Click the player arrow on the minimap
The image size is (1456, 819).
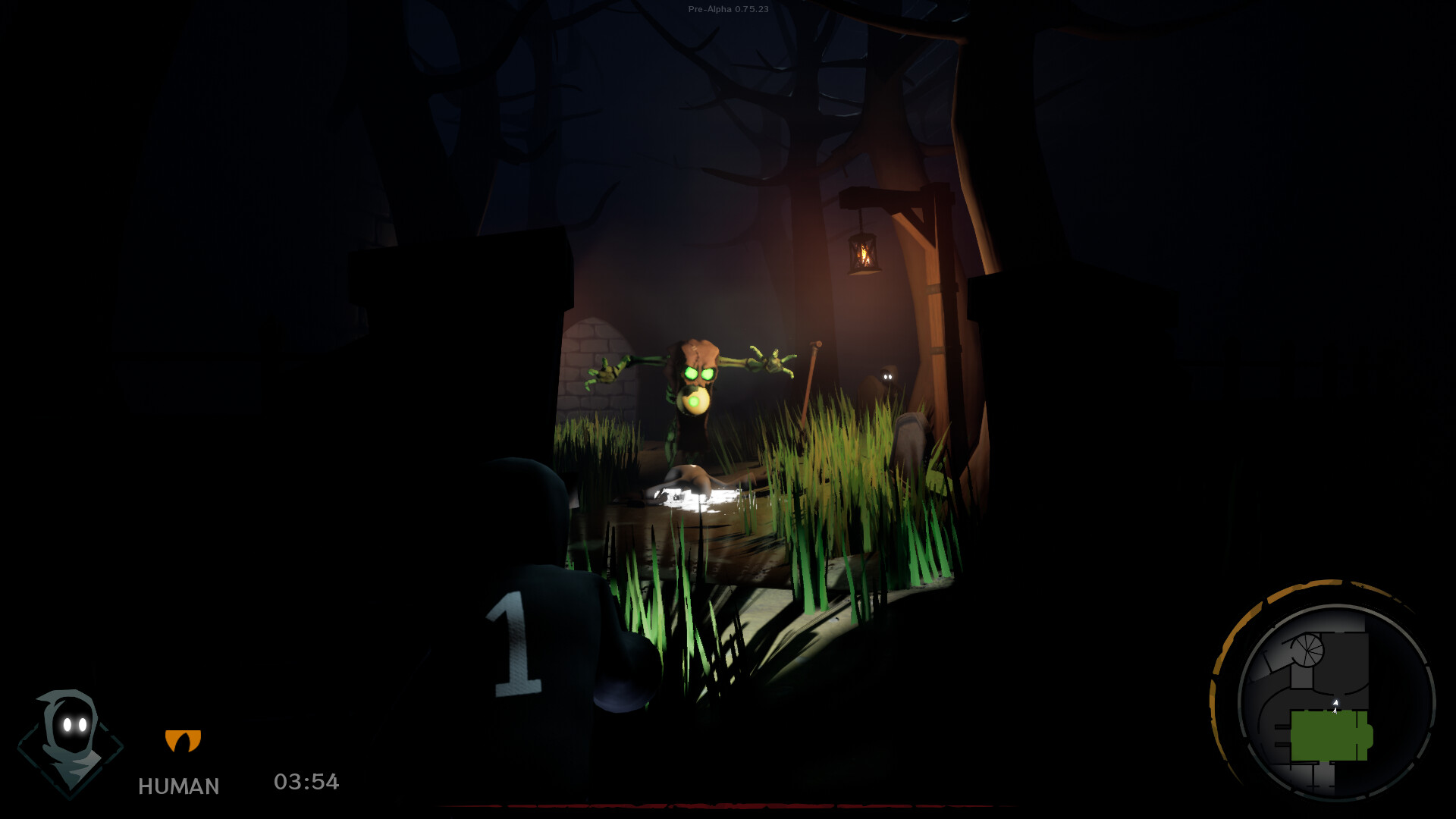pyautogui.click(x=1335, y=704)
